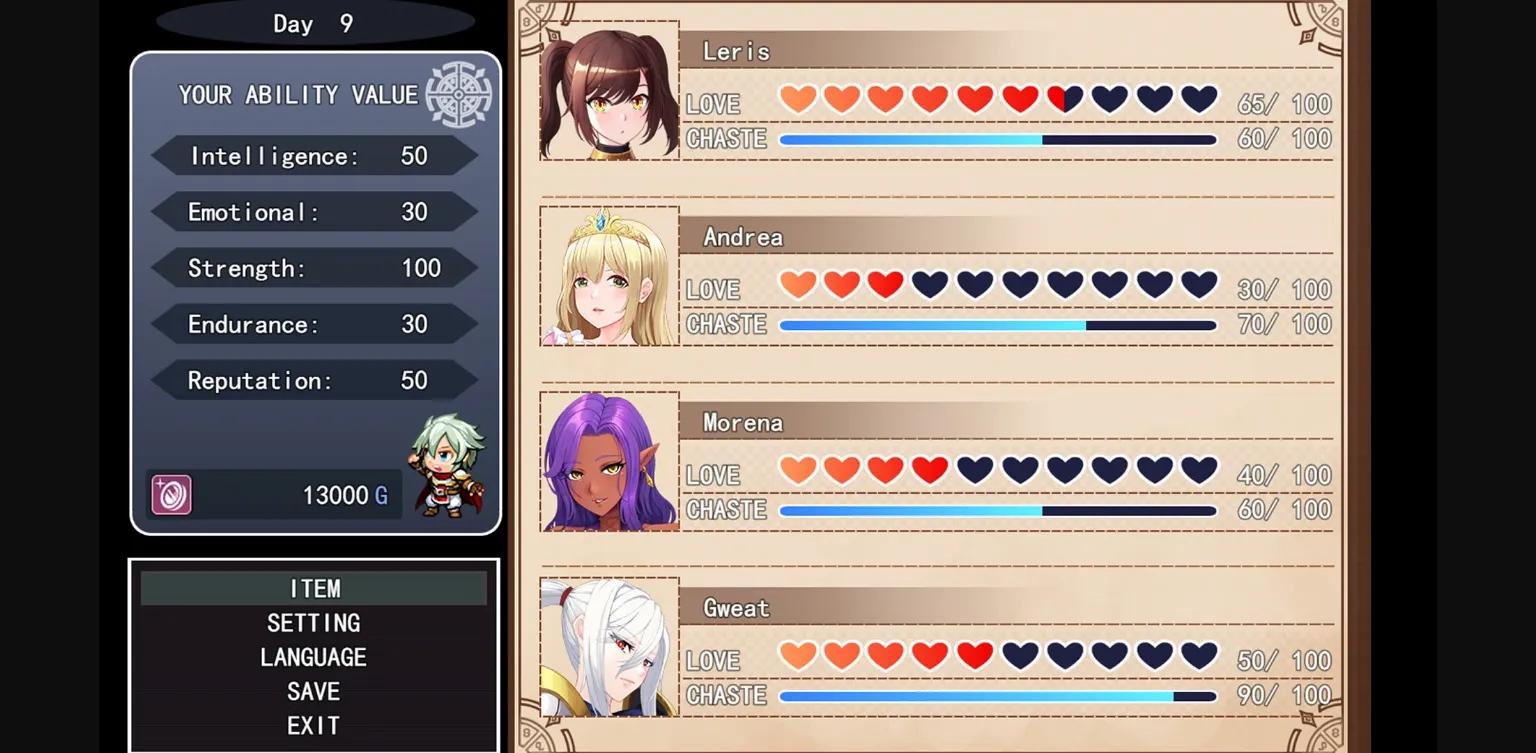Select the Strength stat row
This screenshot has height=753, width=1536.
pos(314,268)
